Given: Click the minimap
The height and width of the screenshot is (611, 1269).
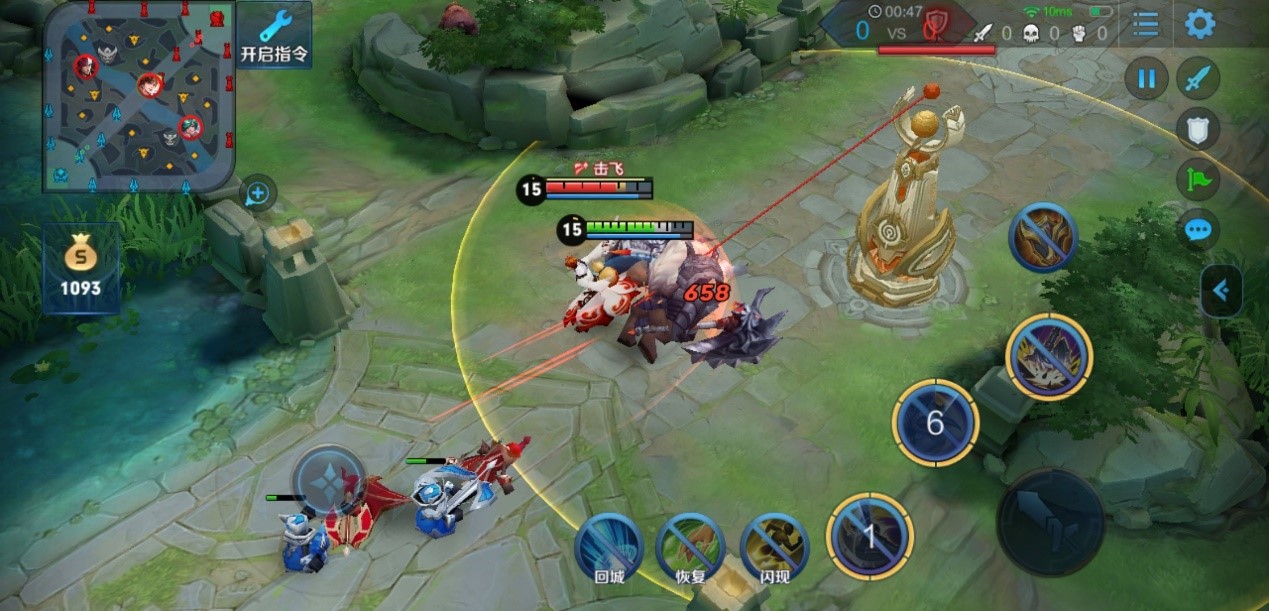Looking at the screenshot, I should [139, 96].
